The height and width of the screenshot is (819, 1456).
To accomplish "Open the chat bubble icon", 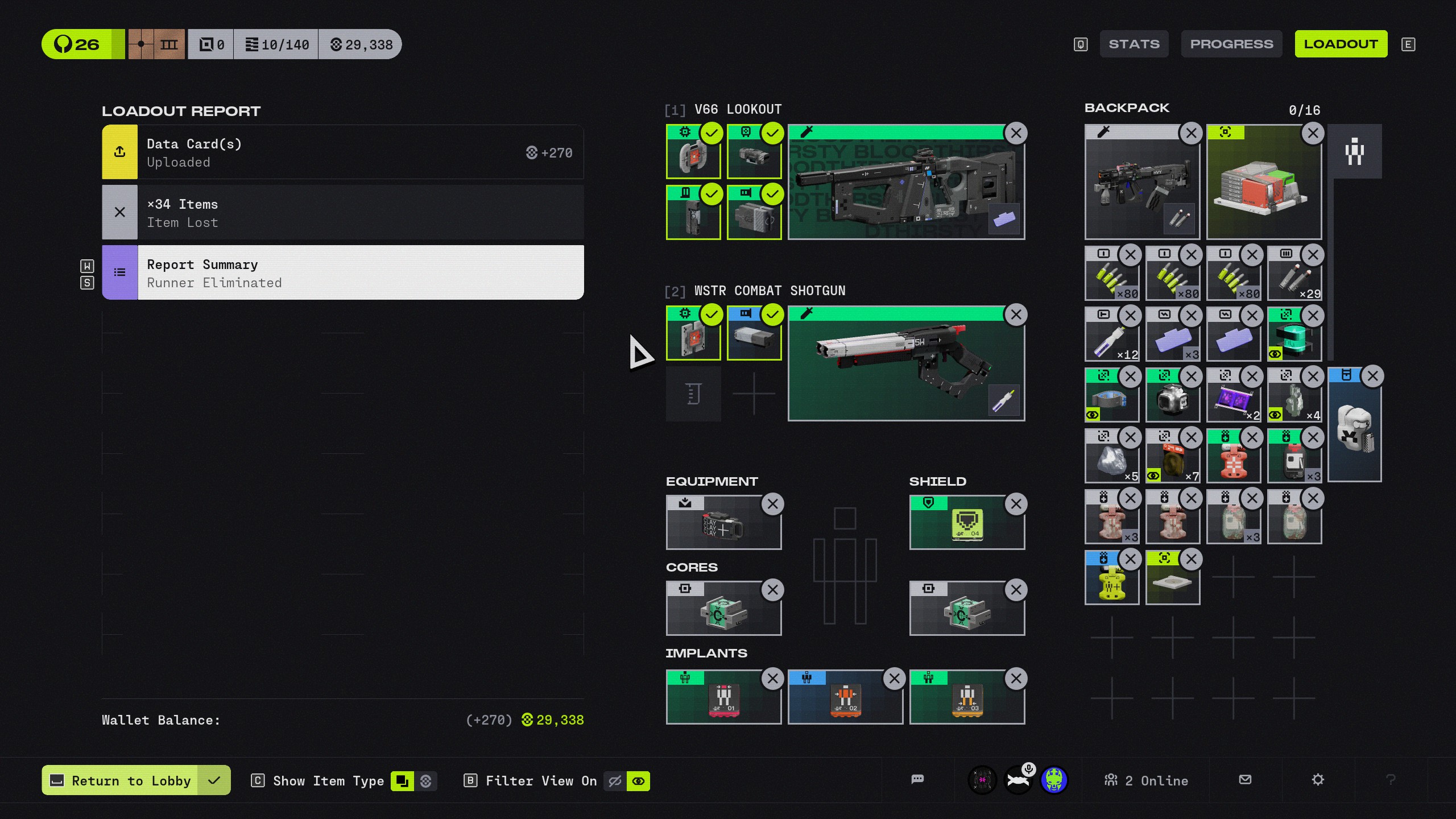I will point(917,780).
